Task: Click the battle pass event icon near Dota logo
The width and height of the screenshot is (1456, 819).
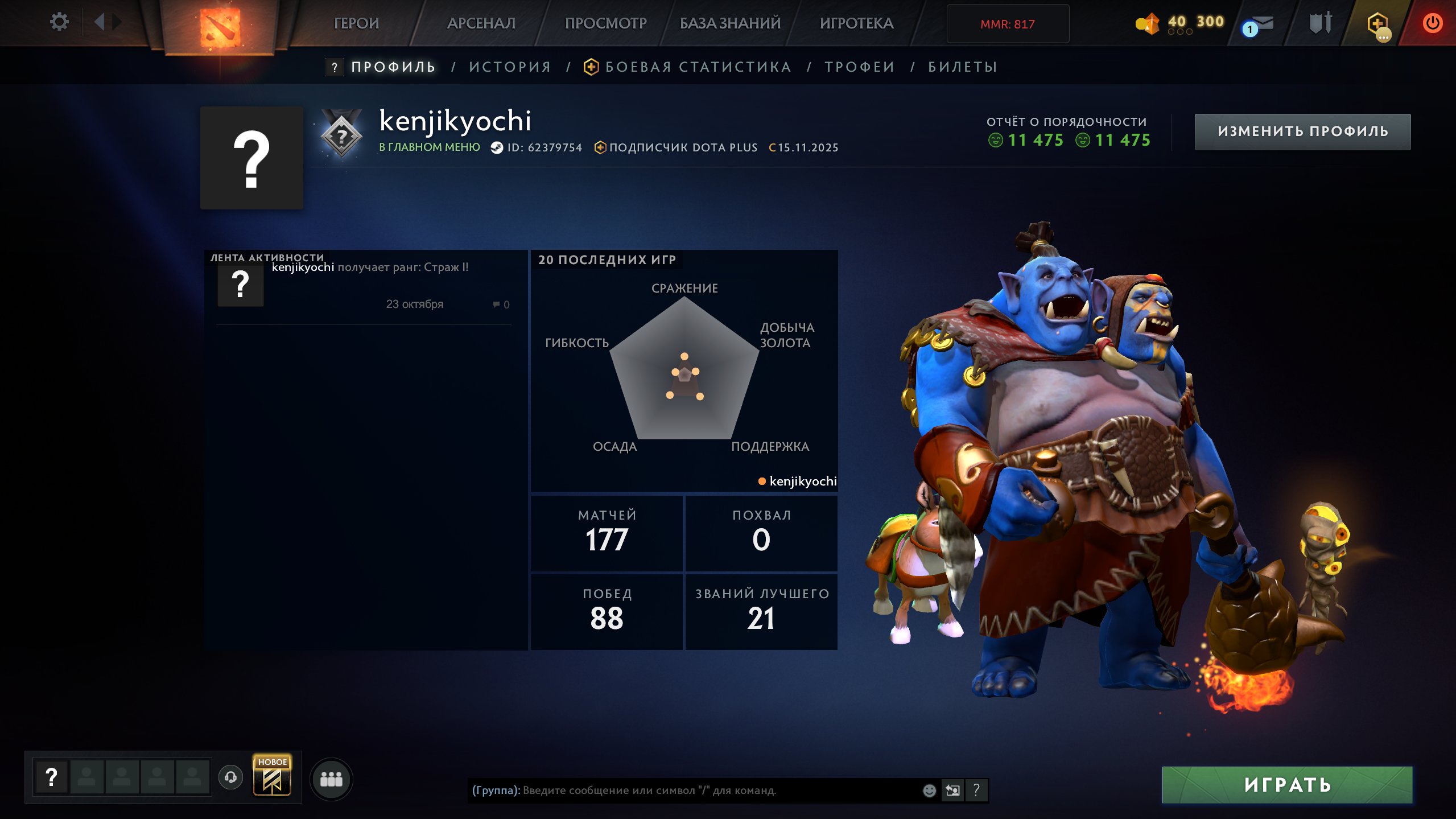Action: [220, 24]
